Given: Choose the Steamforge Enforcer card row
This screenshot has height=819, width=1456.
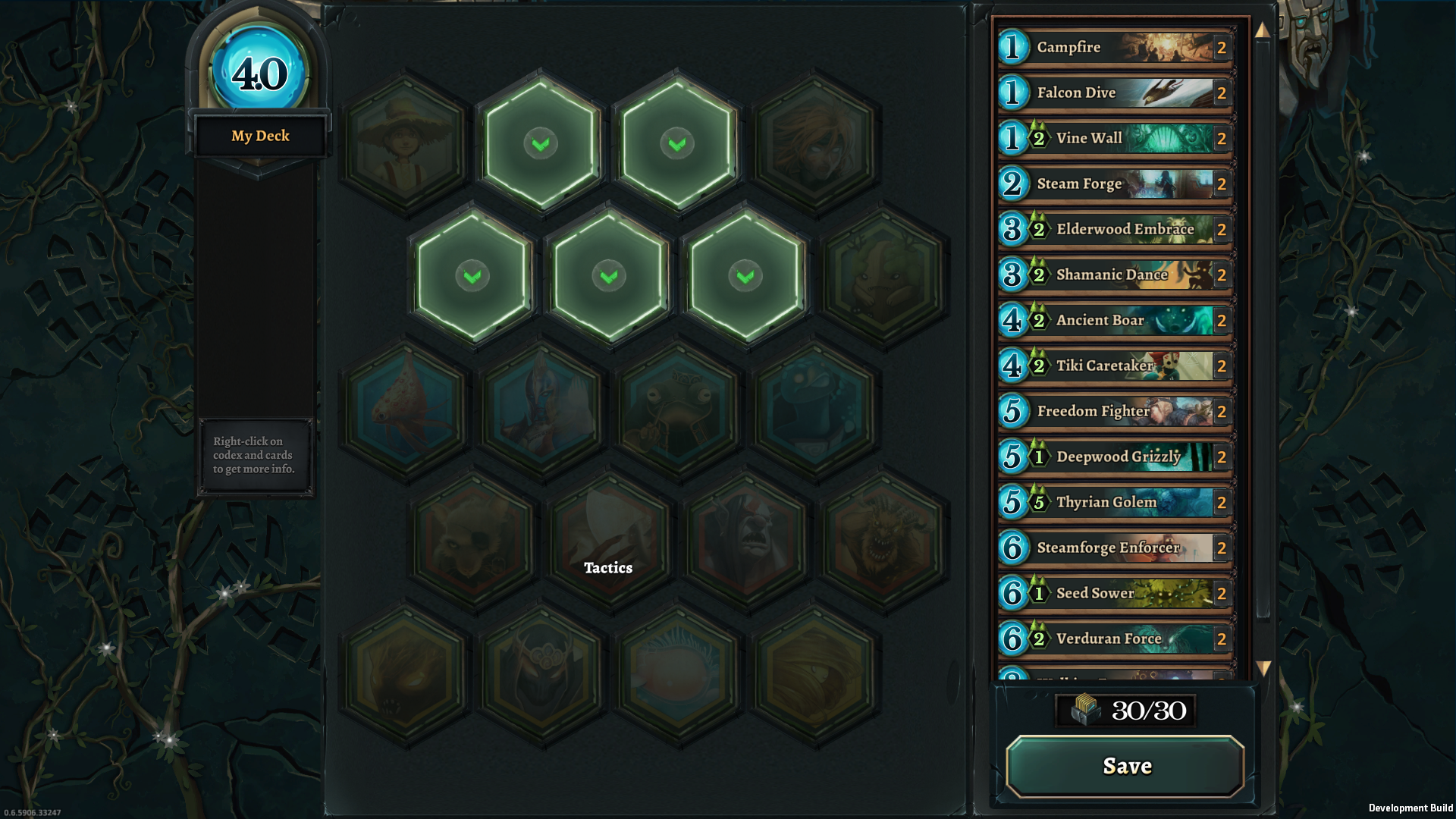Looking at the screenshot, I should tap(1115, 548).
